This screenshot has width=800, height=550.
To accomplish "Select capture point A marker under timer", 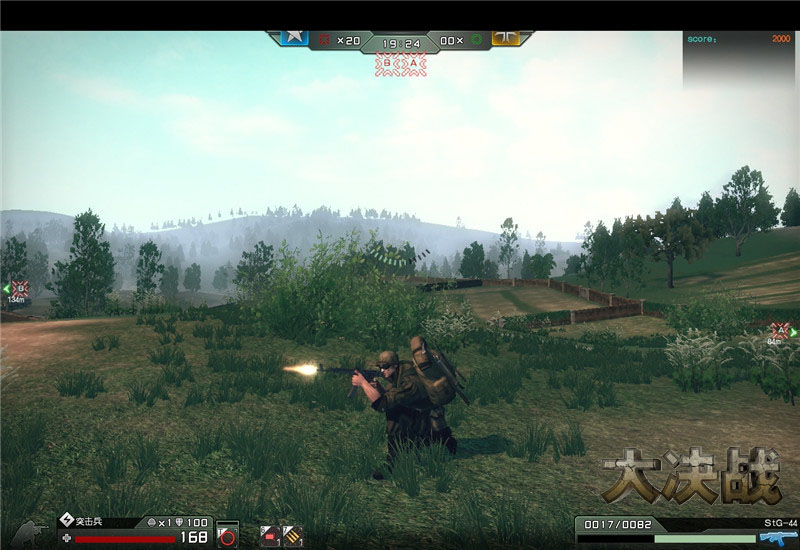I will point(414,62).
